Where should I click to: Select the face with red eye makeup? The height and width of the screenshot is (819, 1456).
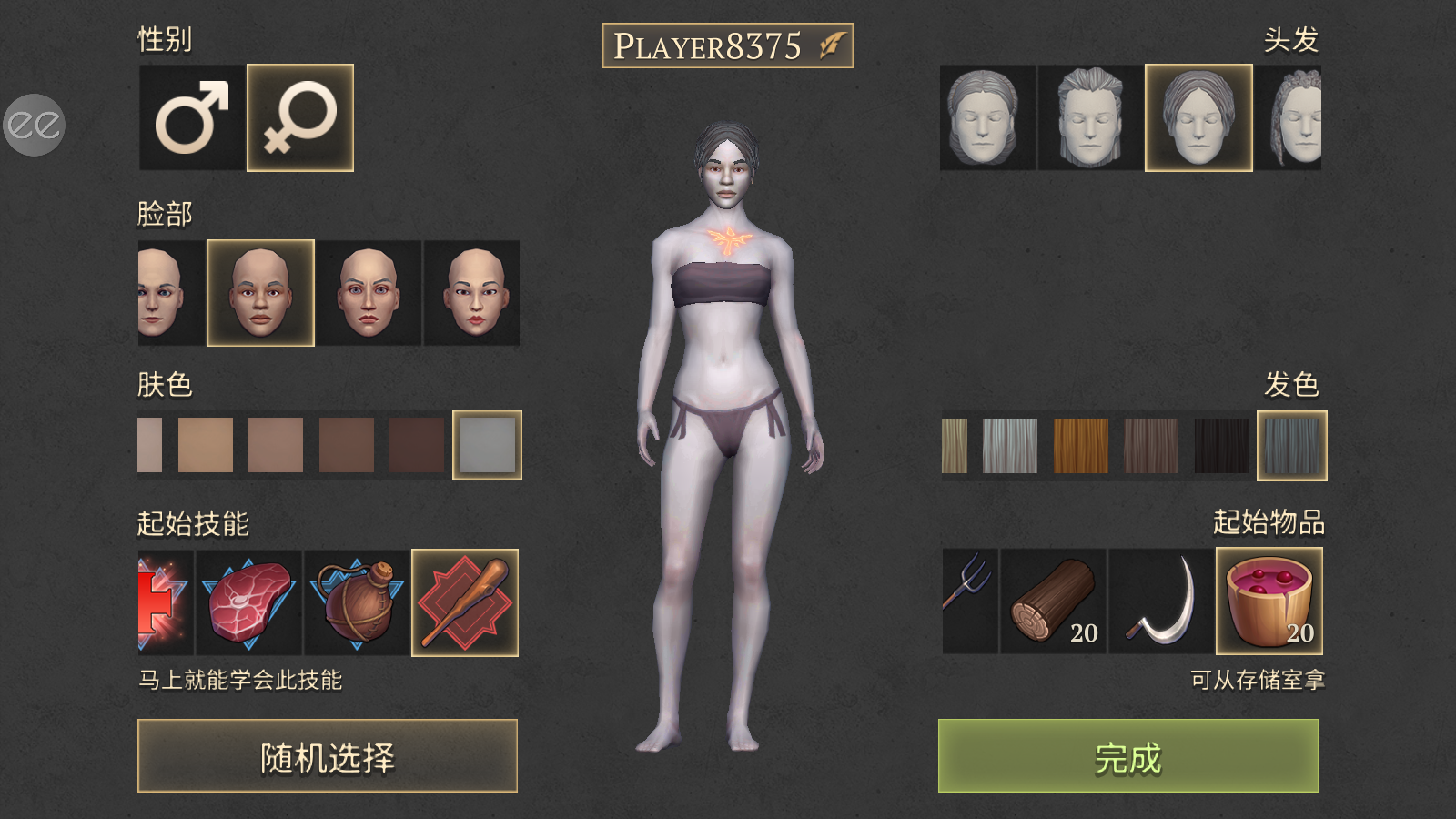click(369, 293)
